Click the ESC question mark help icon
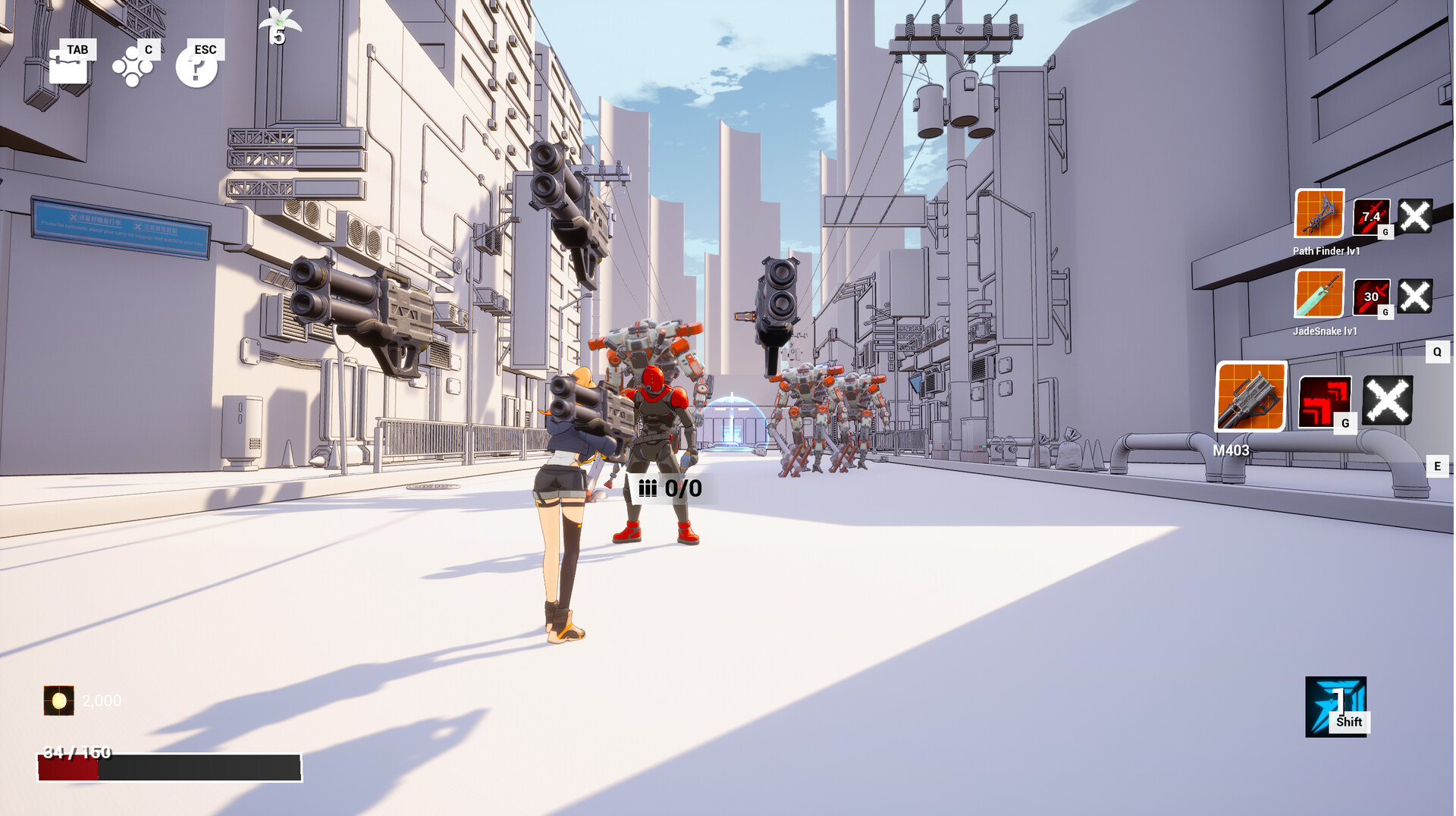1456x816 pixels. tap(197, 68)
